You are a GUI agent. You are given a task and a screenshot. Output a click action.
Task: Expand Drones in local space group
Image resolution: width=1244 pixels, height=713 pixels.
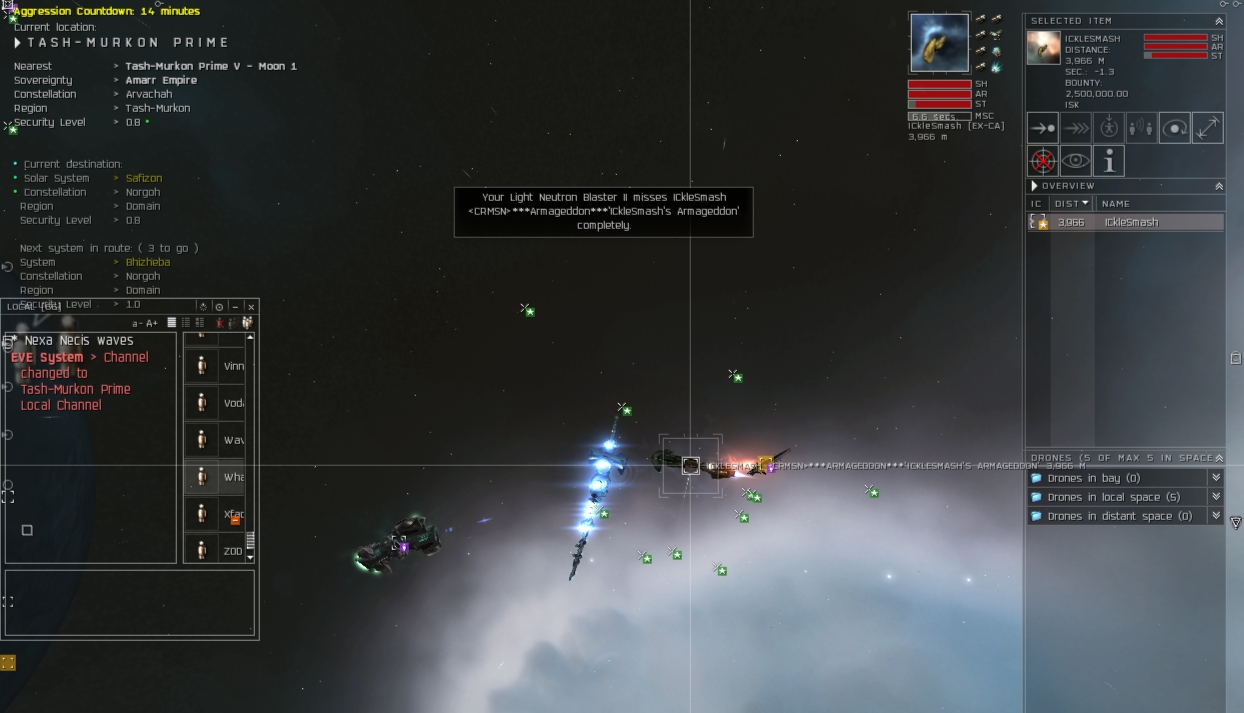pos(1216,497)
